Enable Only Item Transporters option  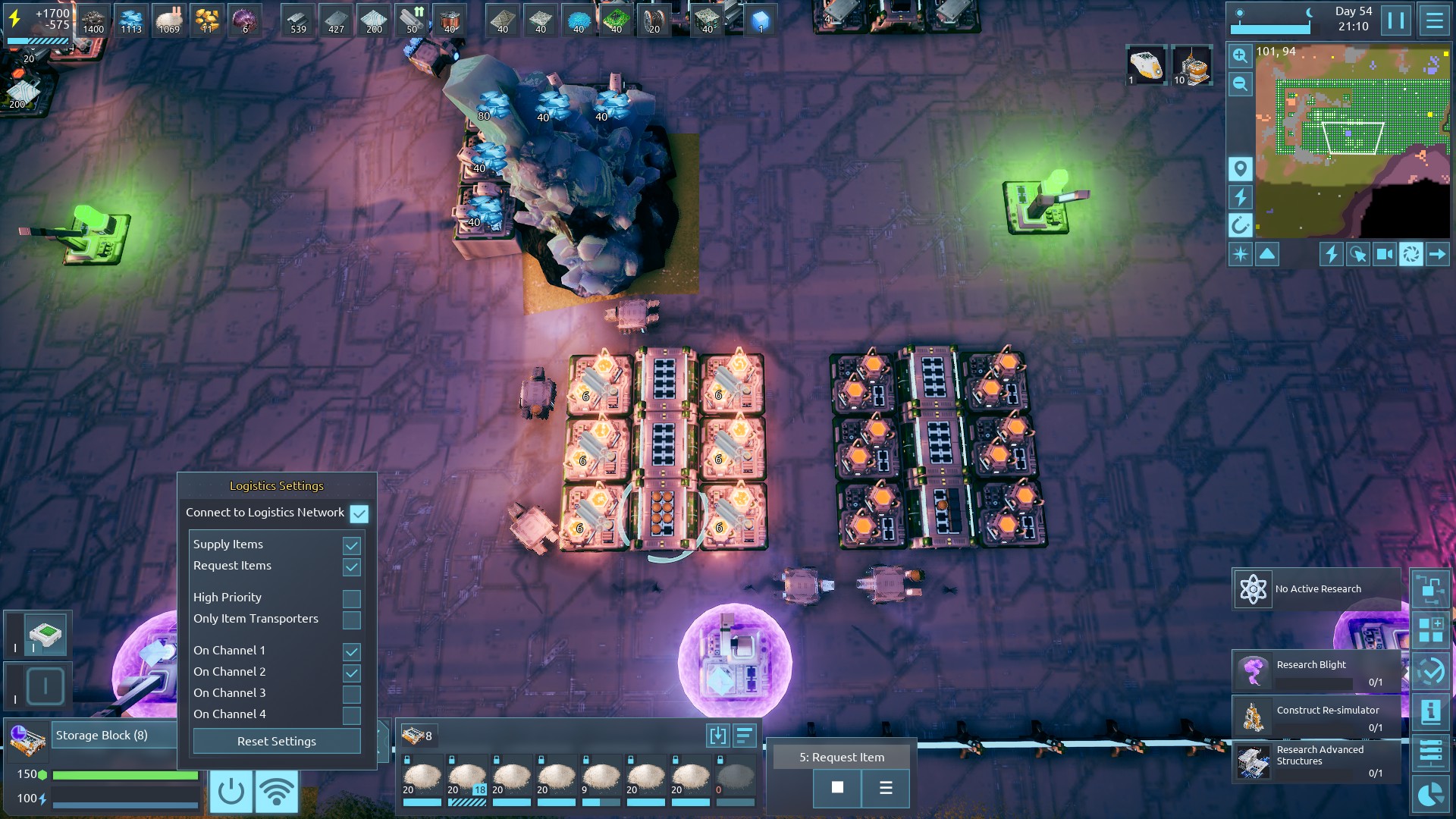(351, 620)
